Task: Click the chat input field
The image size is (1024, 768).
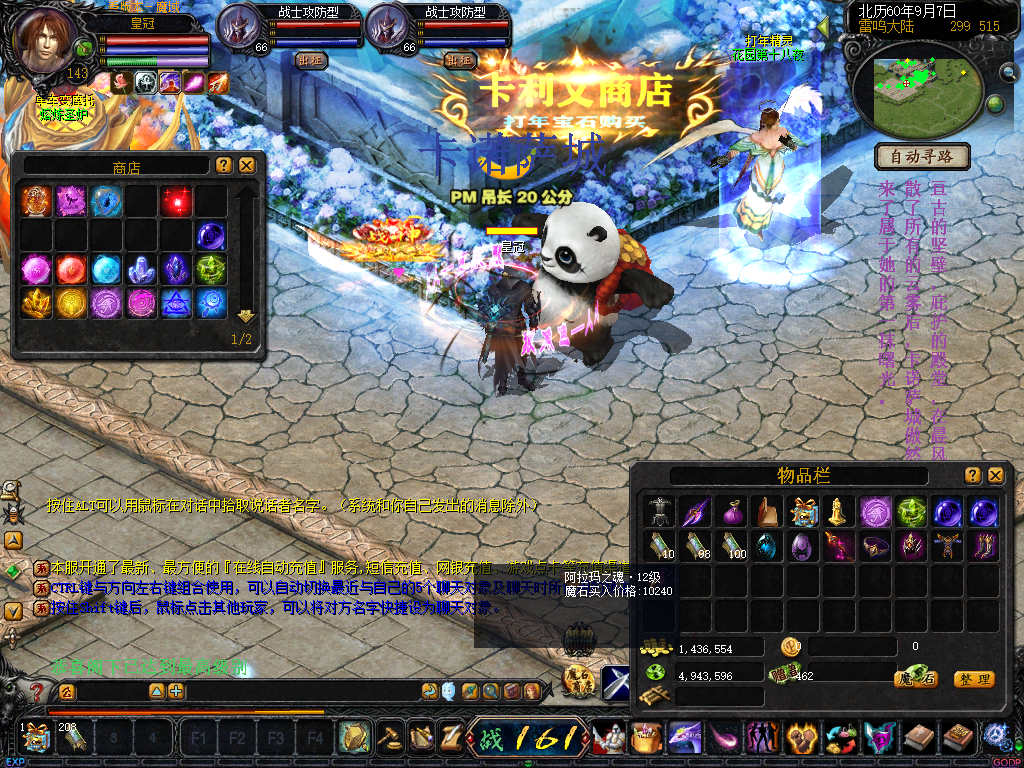Action: click(x=290, y=691)
